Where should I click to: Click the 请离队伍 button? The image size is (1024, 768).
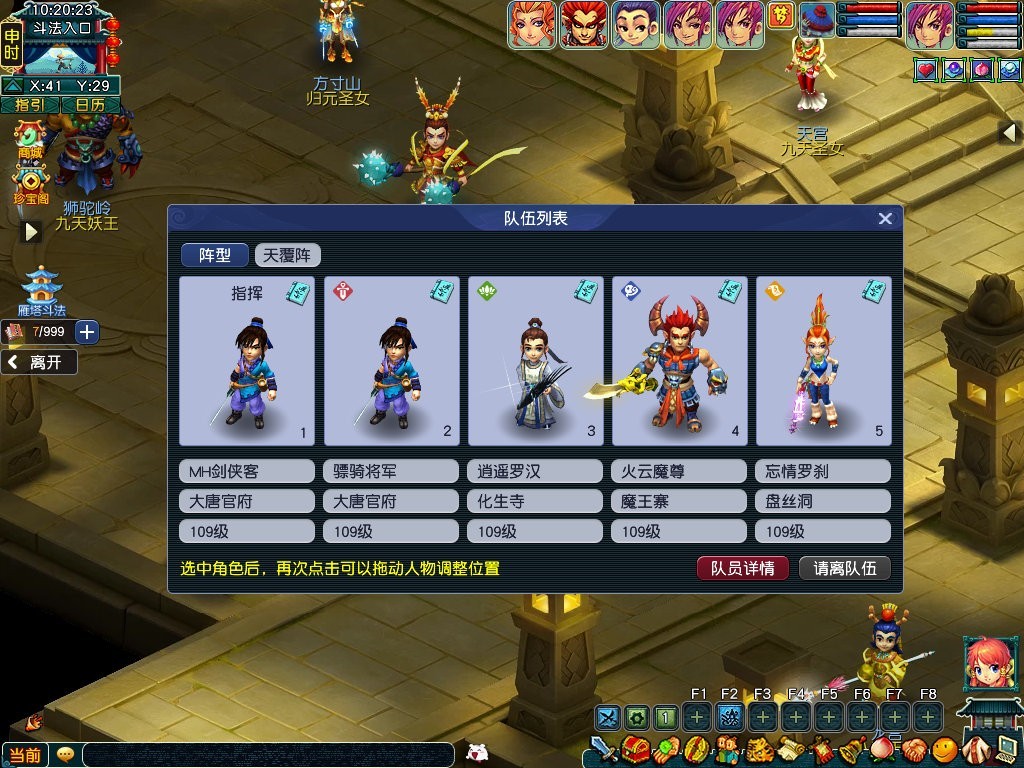tap(845, 568)
